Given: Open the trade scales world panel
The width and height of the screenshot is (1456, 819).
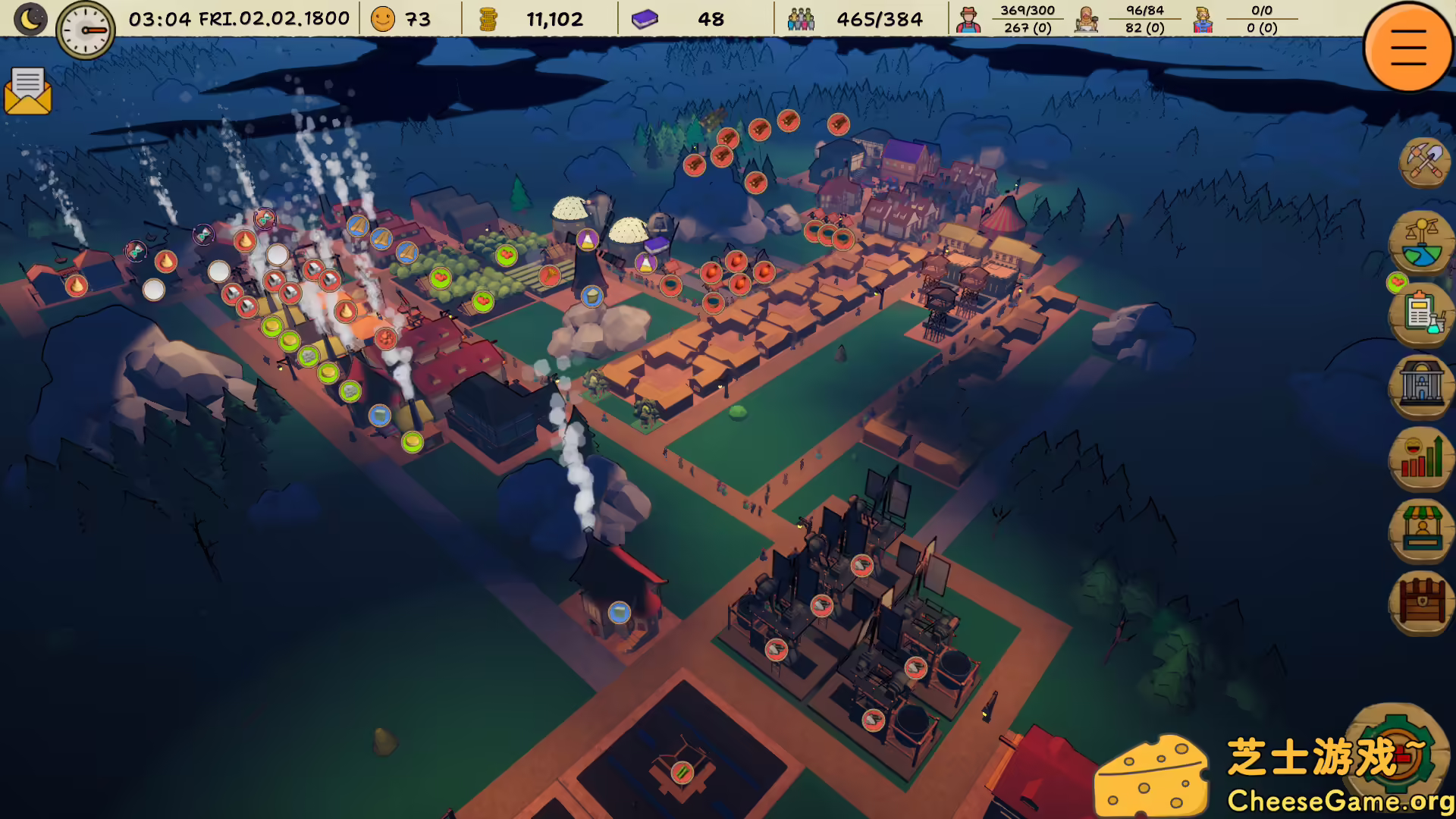Looking at the screenshot, I should coord(1421,243).
